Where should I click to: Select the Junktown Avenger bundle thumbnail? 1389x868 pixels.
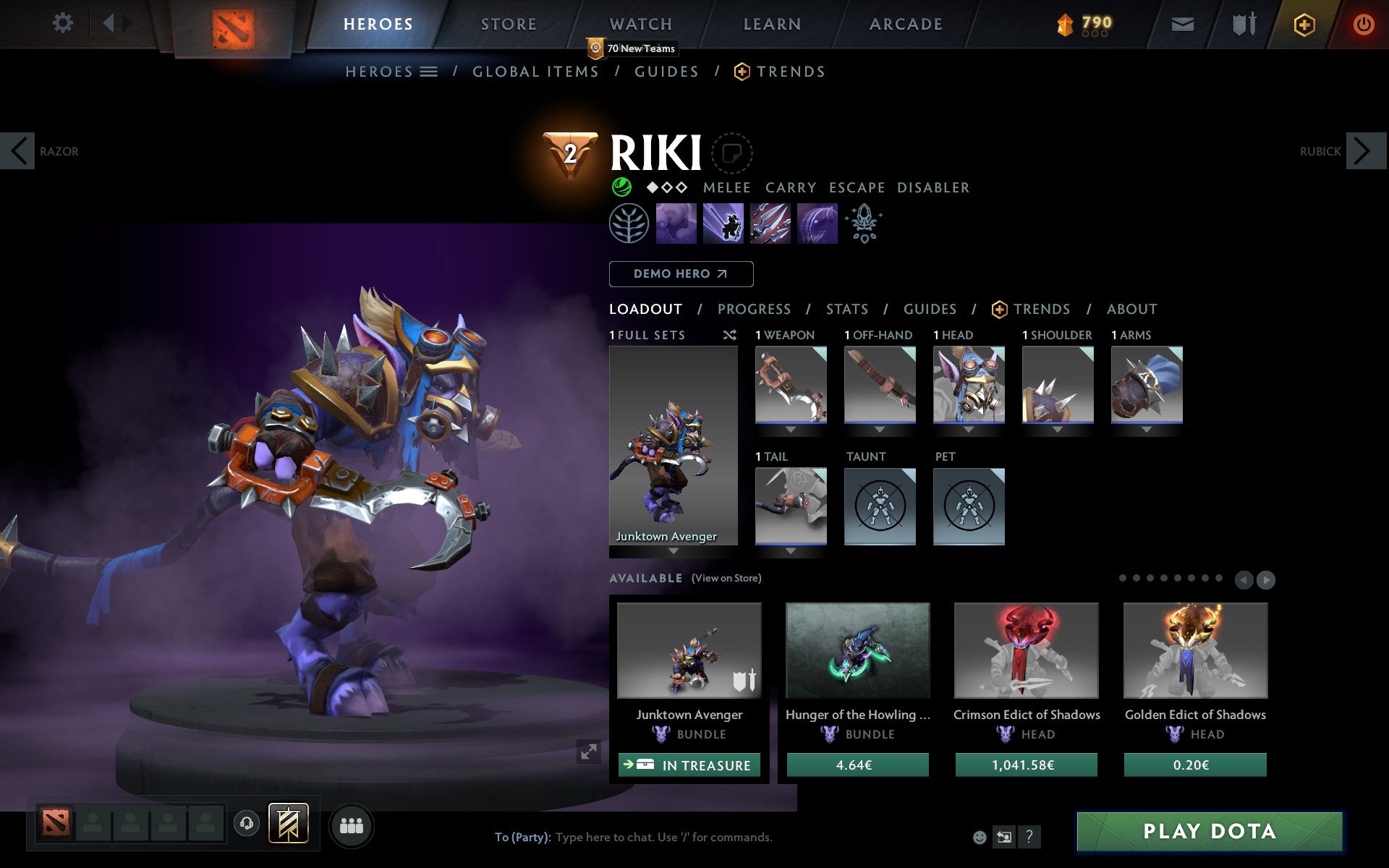(x=688, y=651)
